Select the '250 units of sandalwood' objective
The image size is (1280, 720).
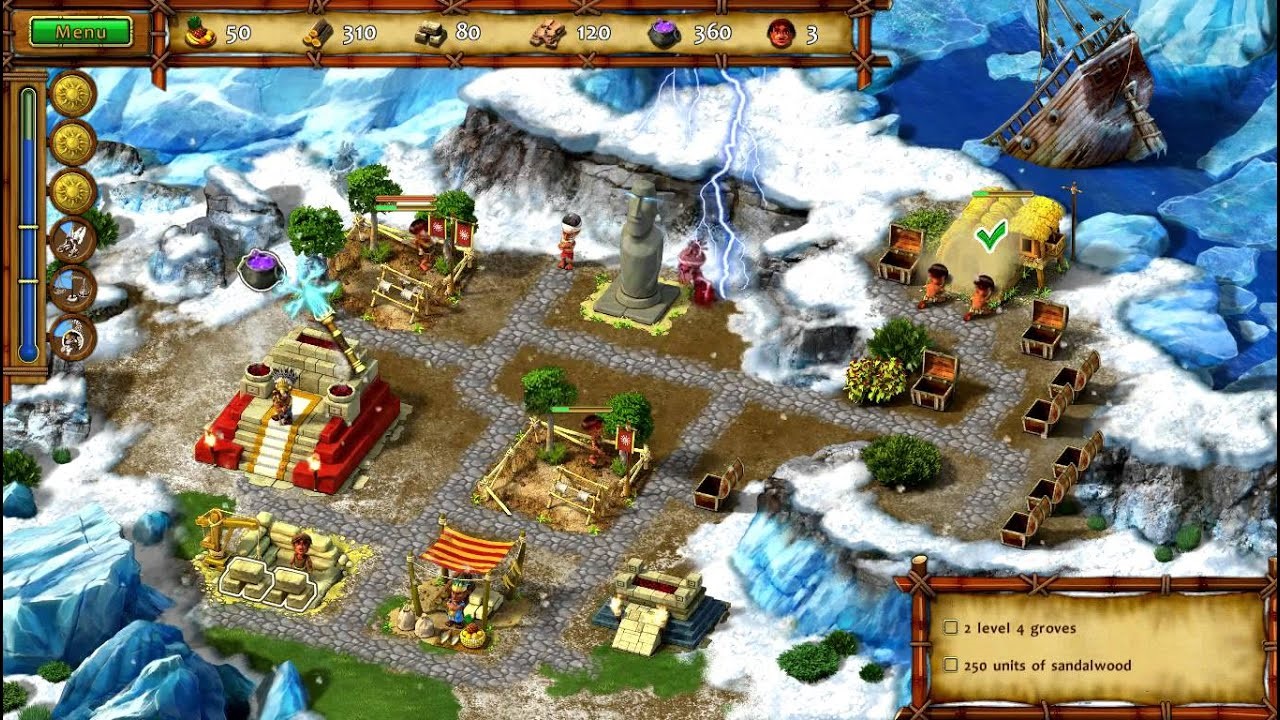[x=1046, y=665]
